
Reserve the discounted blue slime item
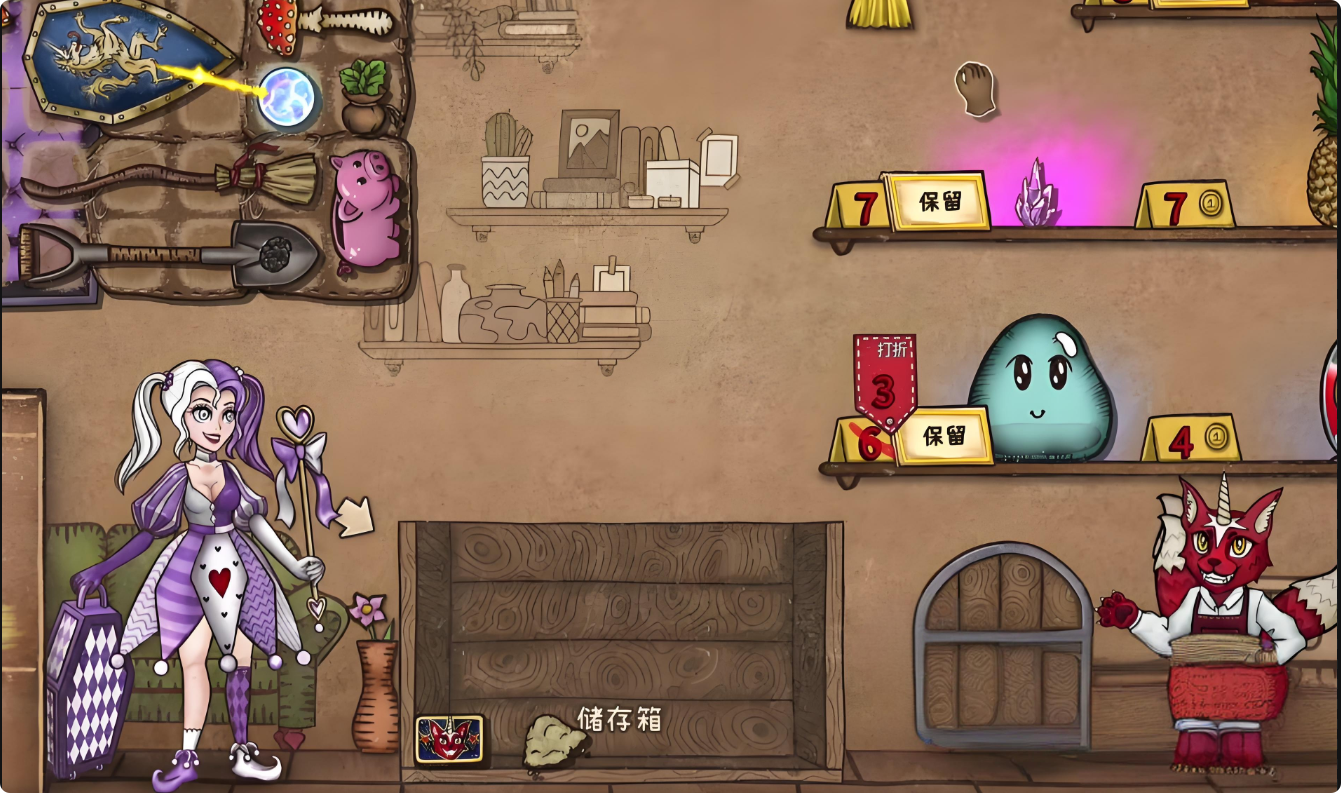(x=944, y=436)
